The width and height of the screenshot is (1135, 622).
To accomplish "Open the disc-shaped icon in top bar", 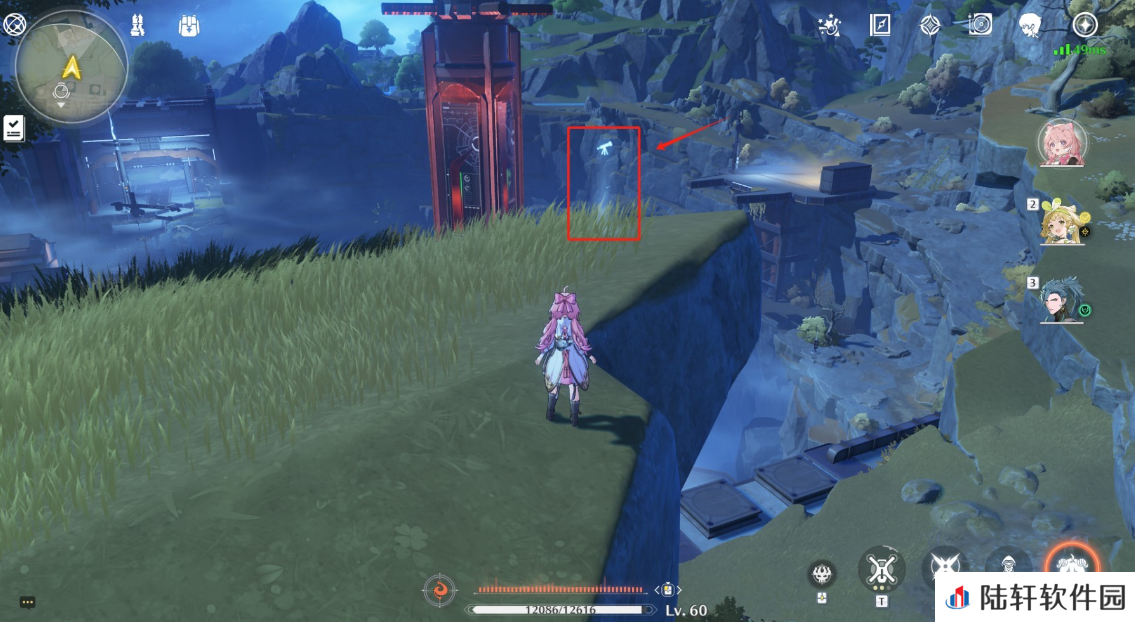I will point(980,25).
